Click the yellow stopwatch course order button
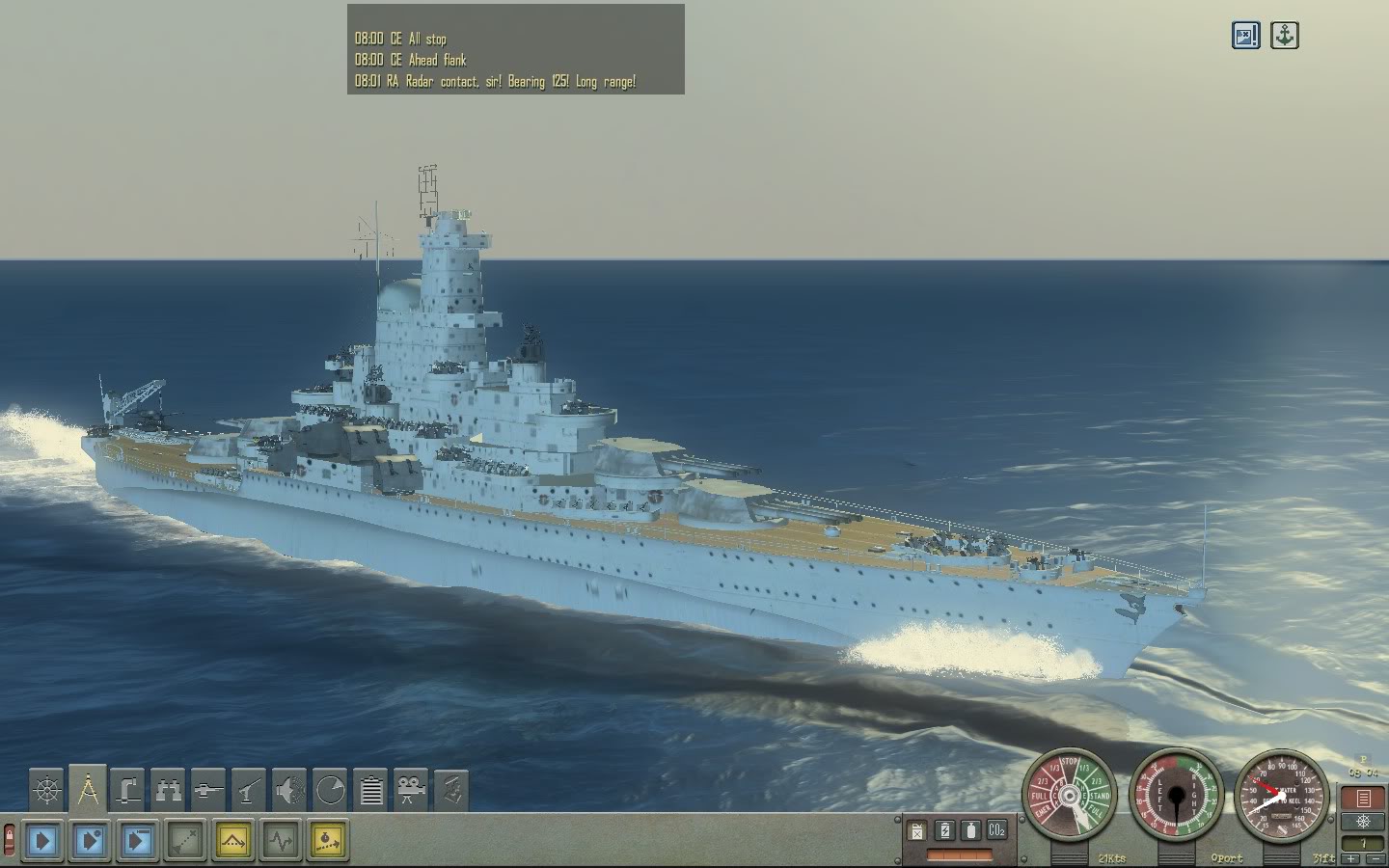 (327, 841)
